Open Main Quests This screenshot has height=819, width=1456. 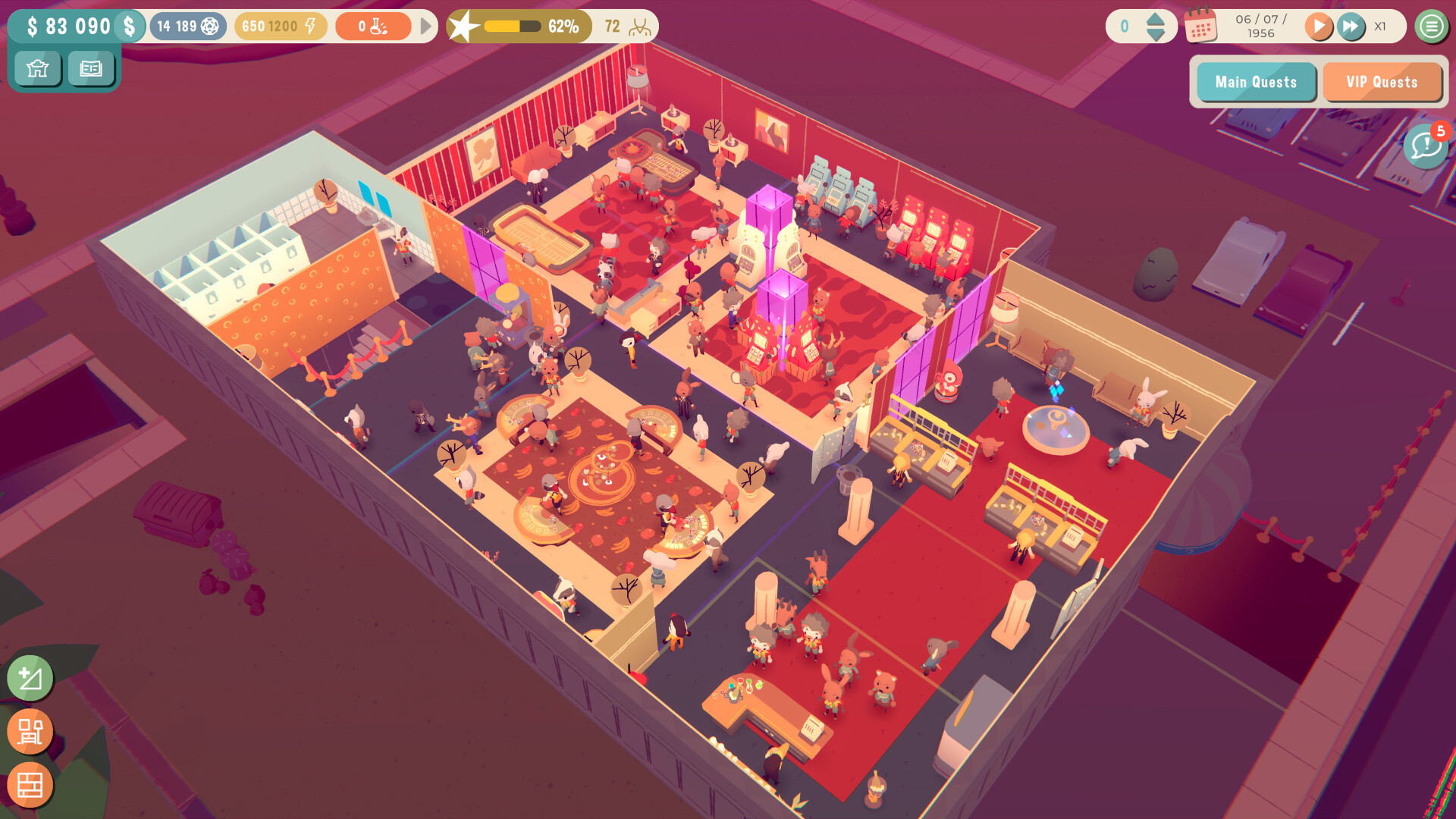(x=1255, y=82)
